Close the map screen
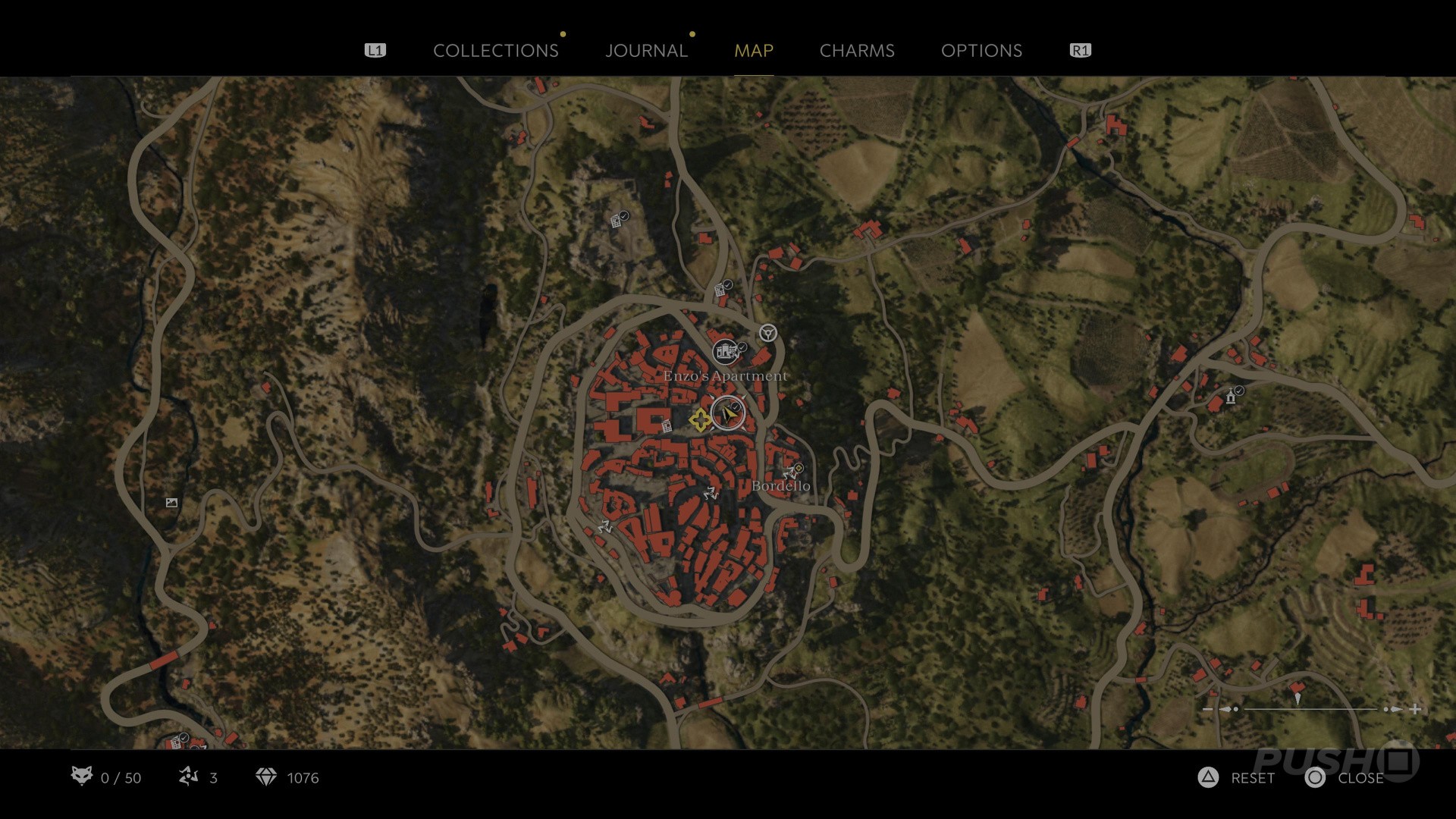 click(1316, 777)
